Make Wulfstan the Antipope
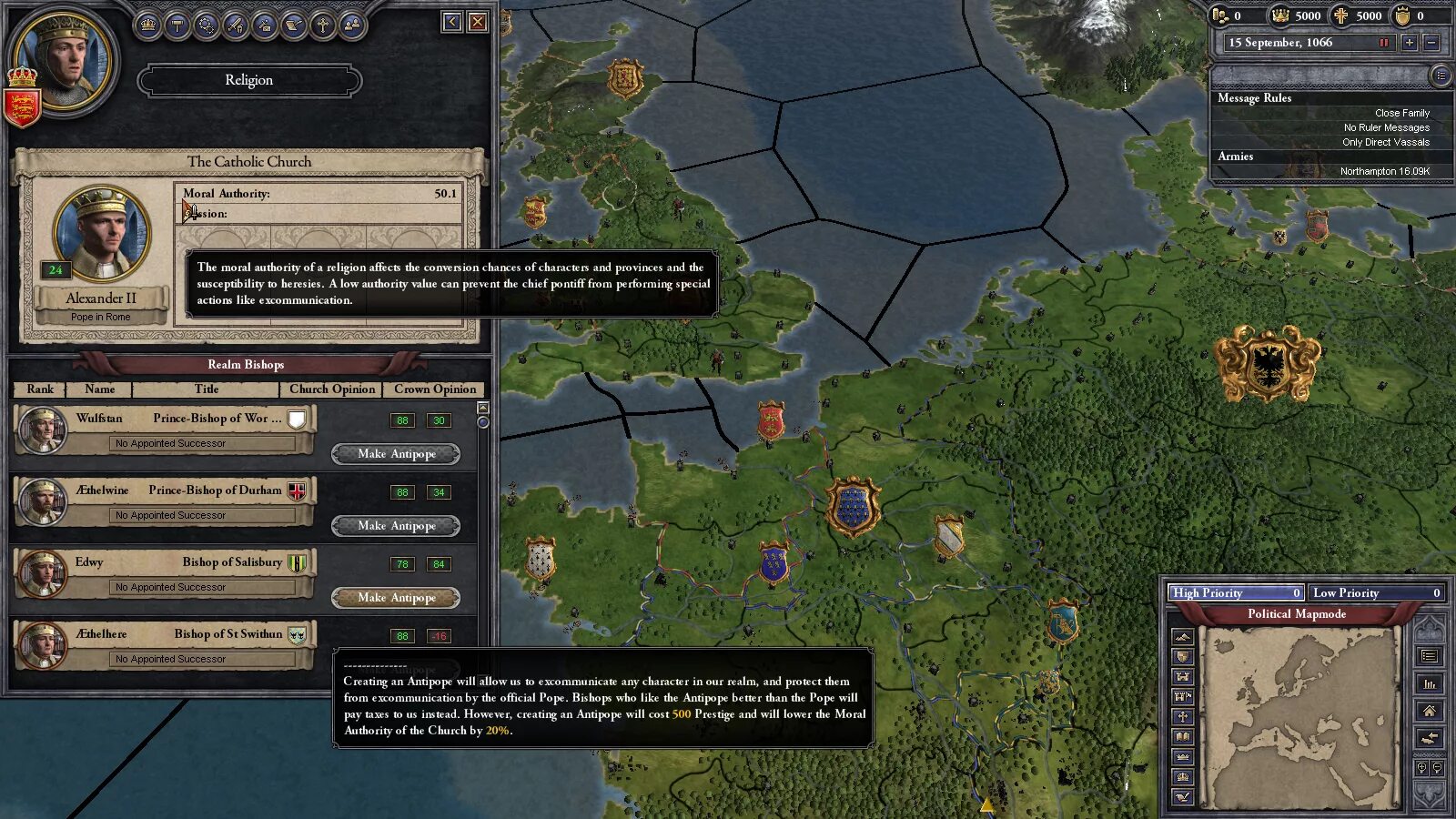This screenshot has height=819, width=1456. (396, 453)
